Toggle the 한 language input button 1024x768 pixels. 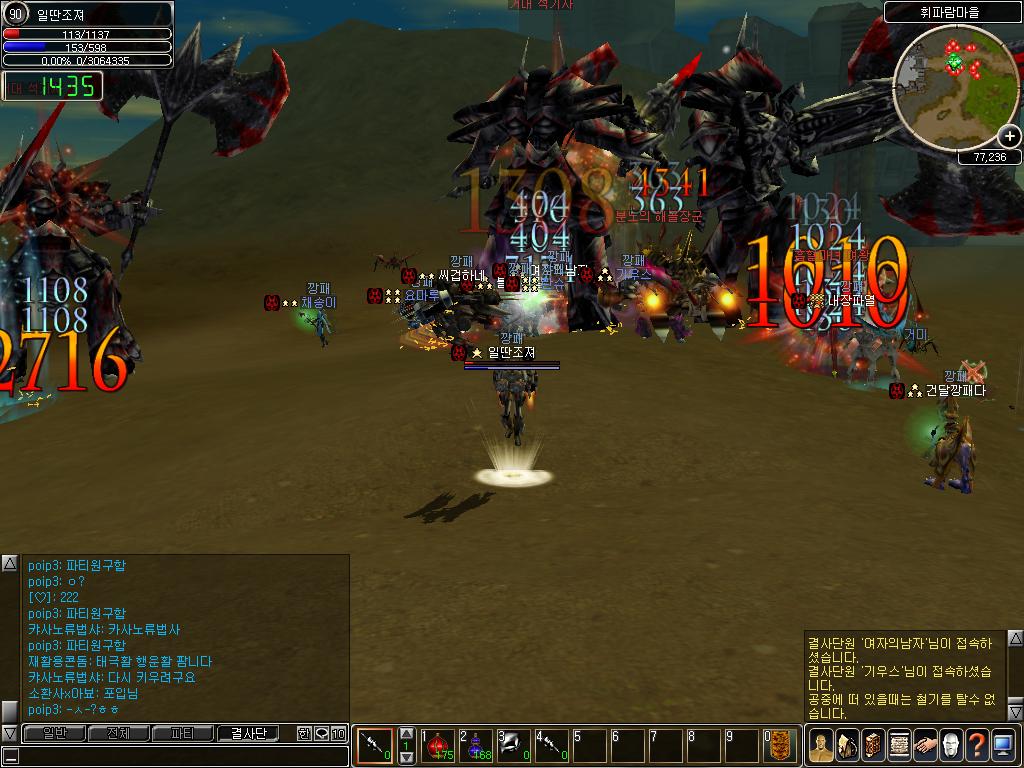pyautogui.click(x=304, y=733)
